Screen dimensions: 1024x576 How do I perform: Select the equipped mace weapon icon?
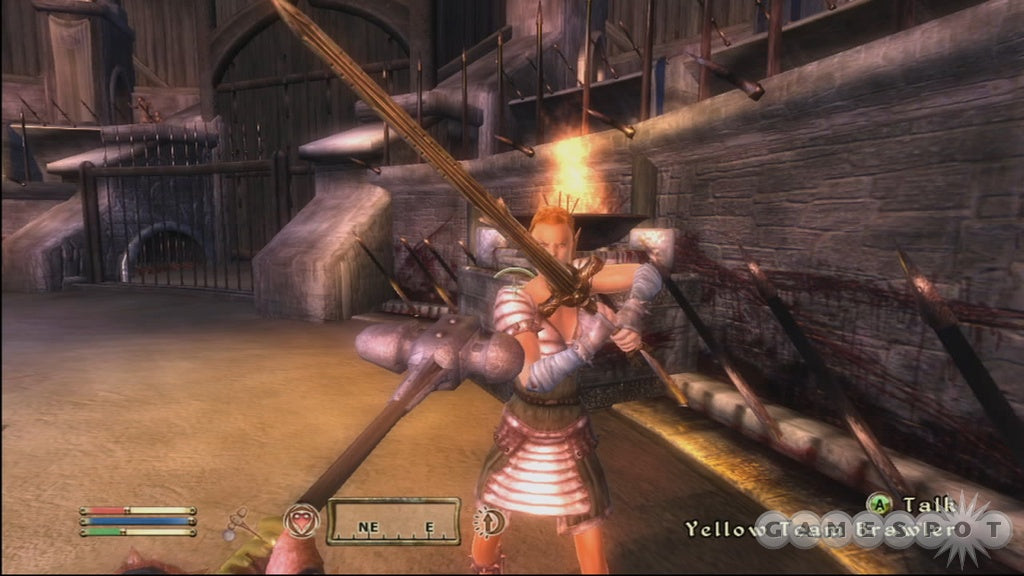click(x=235, y=523)
